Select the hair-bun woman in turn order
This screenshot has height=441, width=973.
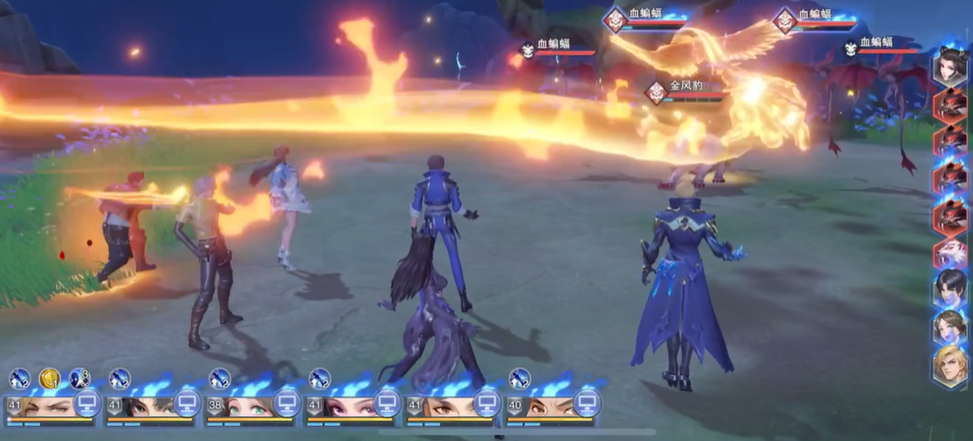[x=950, y=68]
